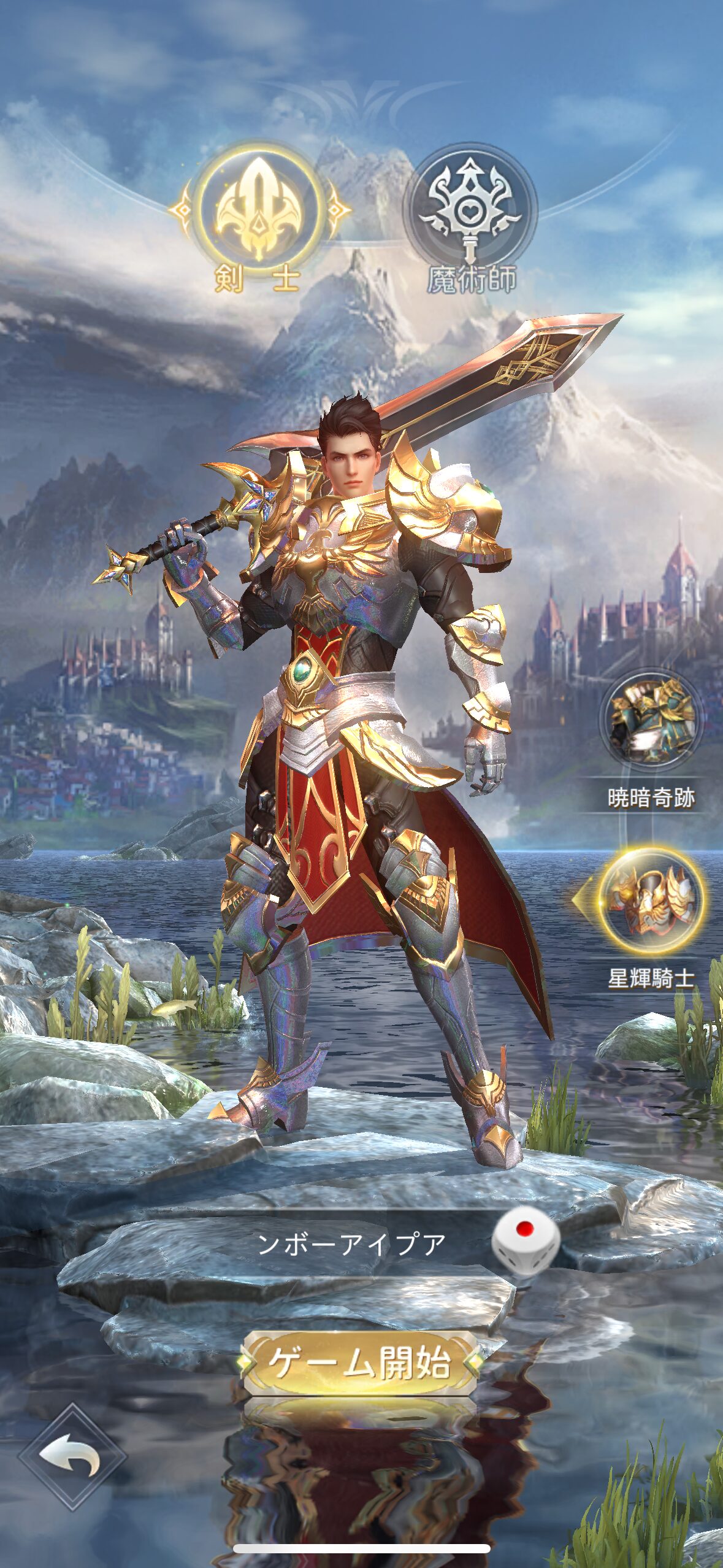Go back with the arrow button

tap(72, 1455)
